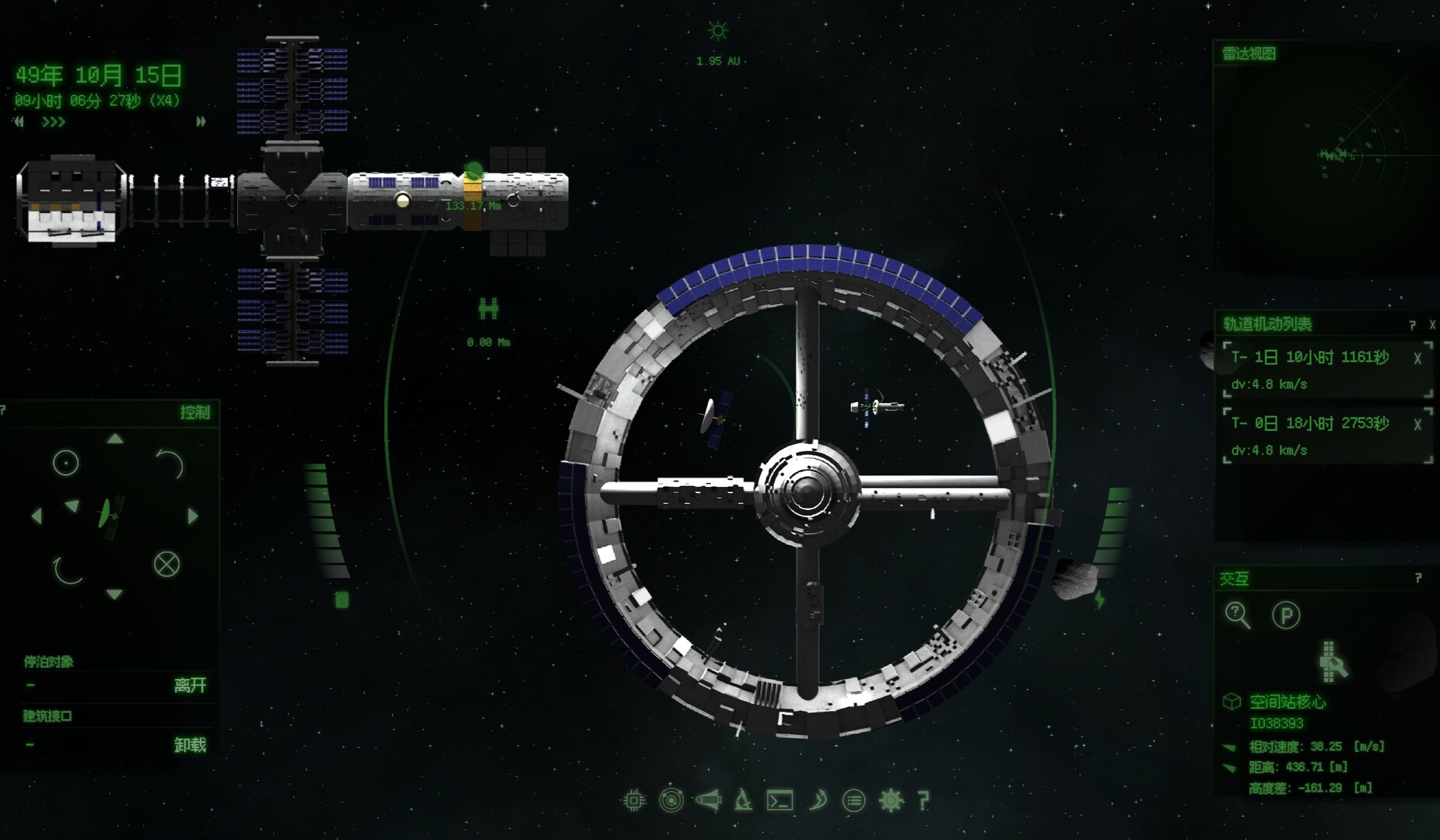Remove the T- 0日 18小时 maneuver entry
Screen dimensions: 1440x840
(1417, 425)
